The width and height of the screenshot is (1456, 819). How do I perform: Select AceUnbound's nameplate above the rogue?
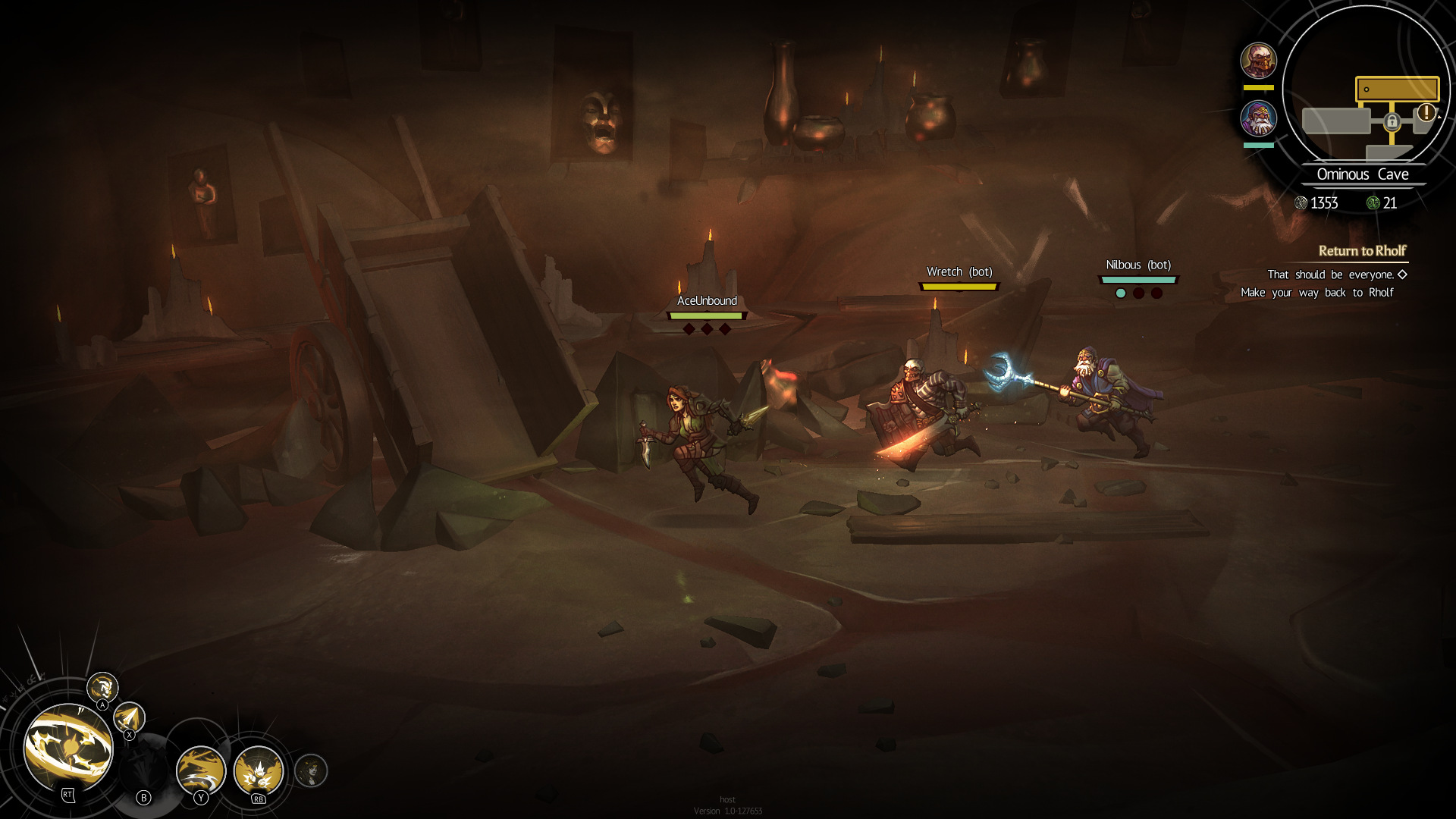coord(706,300)
